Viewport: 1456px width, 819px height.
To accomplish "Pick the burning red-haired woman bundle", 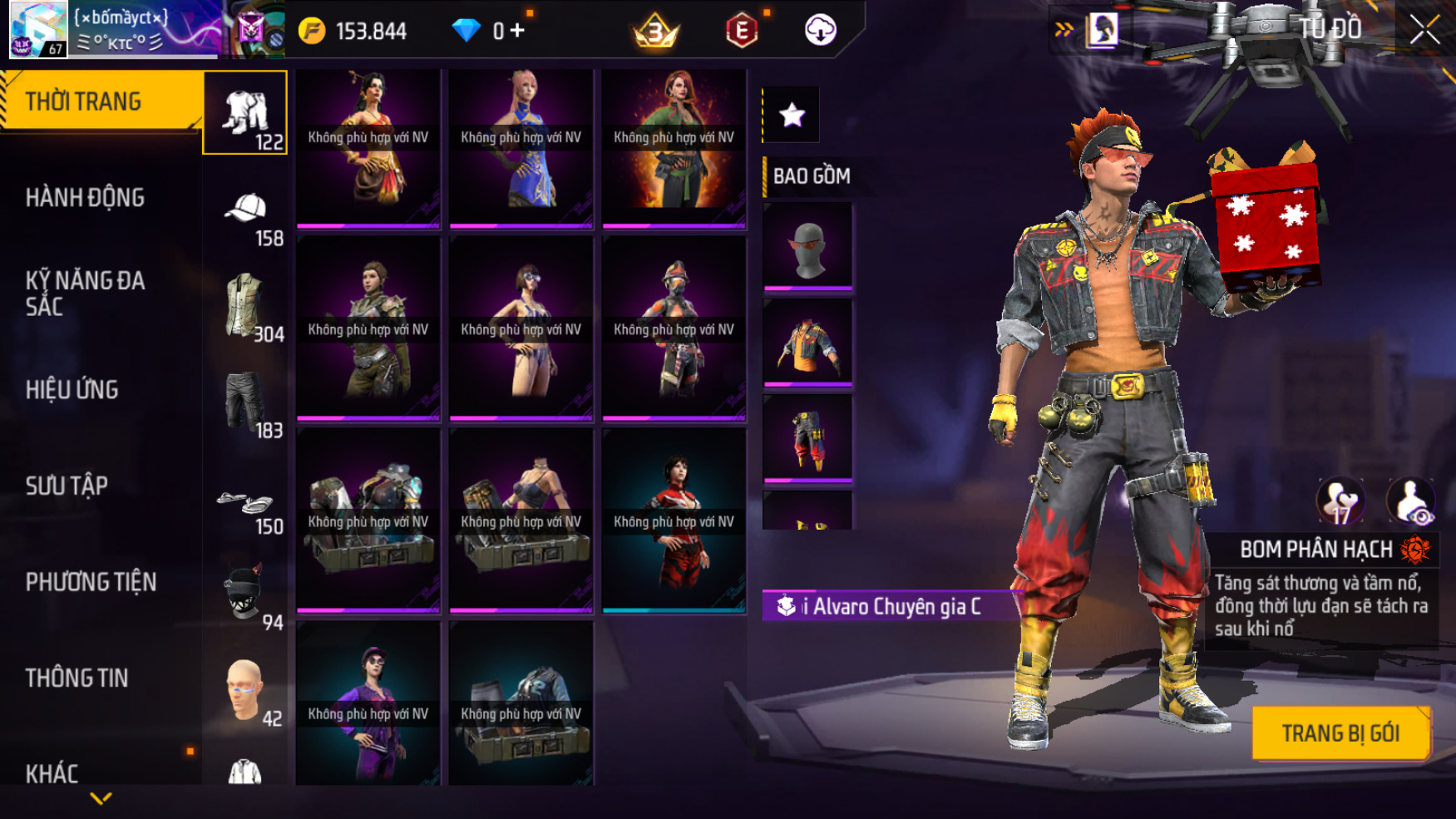I will (x=674, y=147).
